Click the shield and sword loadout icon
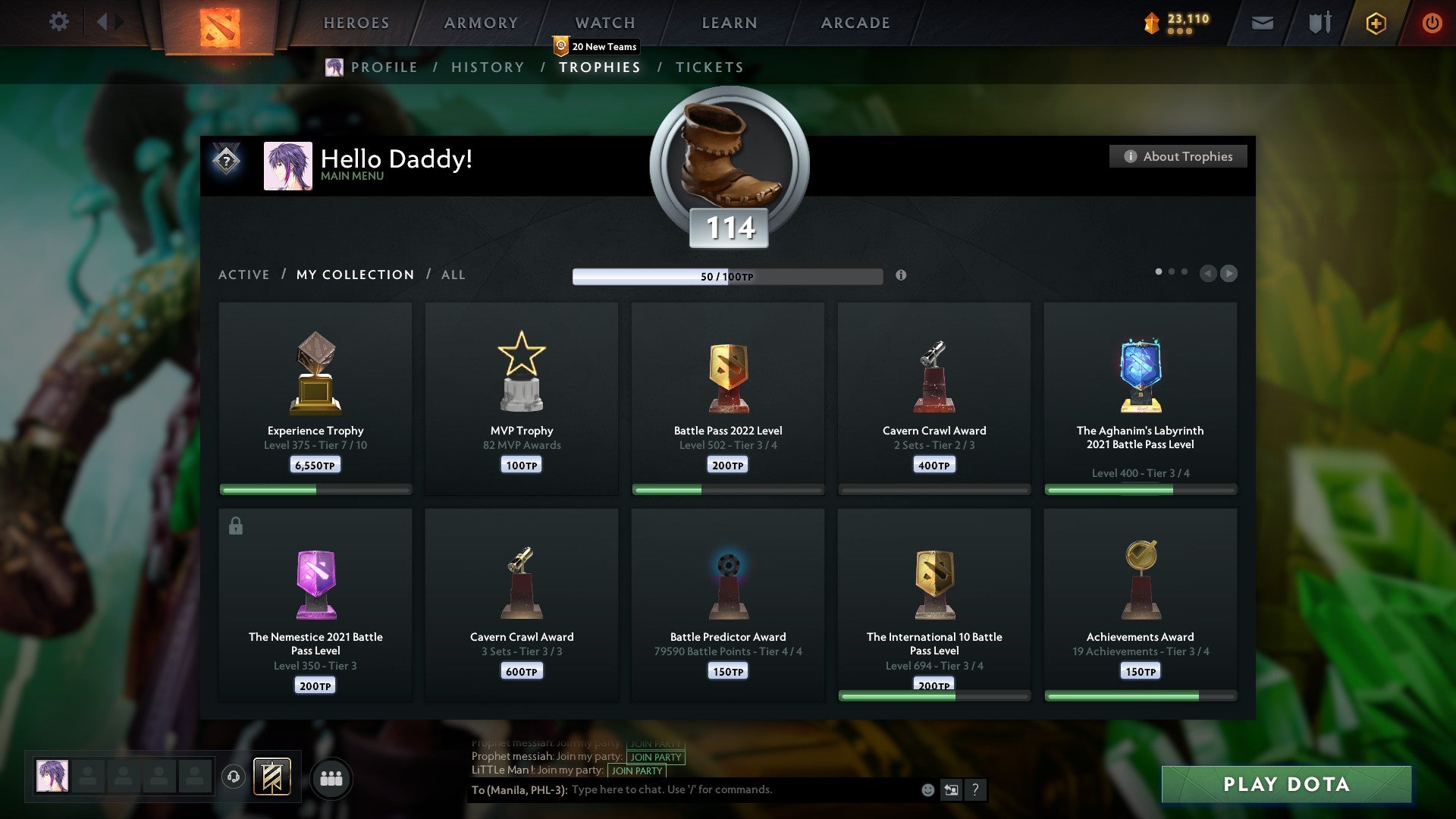 1318,23
